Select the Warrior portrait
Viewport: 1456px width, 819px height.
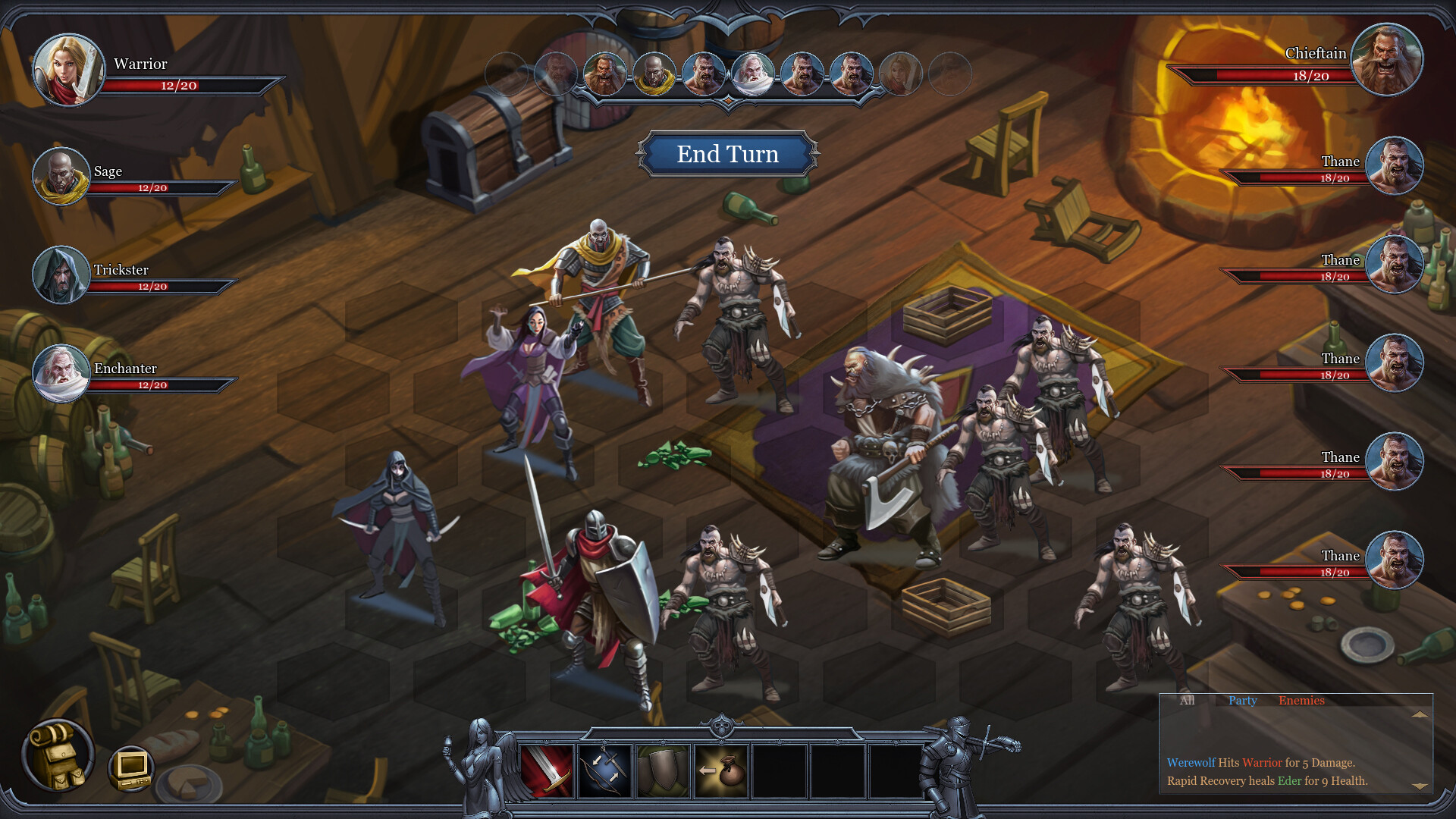coord(67,68)
